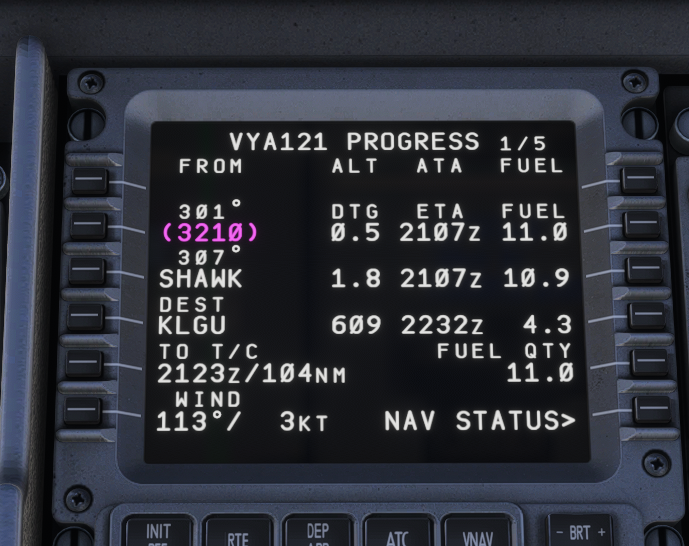Choose the left line key next to KLGU
The width and height of the screenshot is (689, 546).
[88, 318]
